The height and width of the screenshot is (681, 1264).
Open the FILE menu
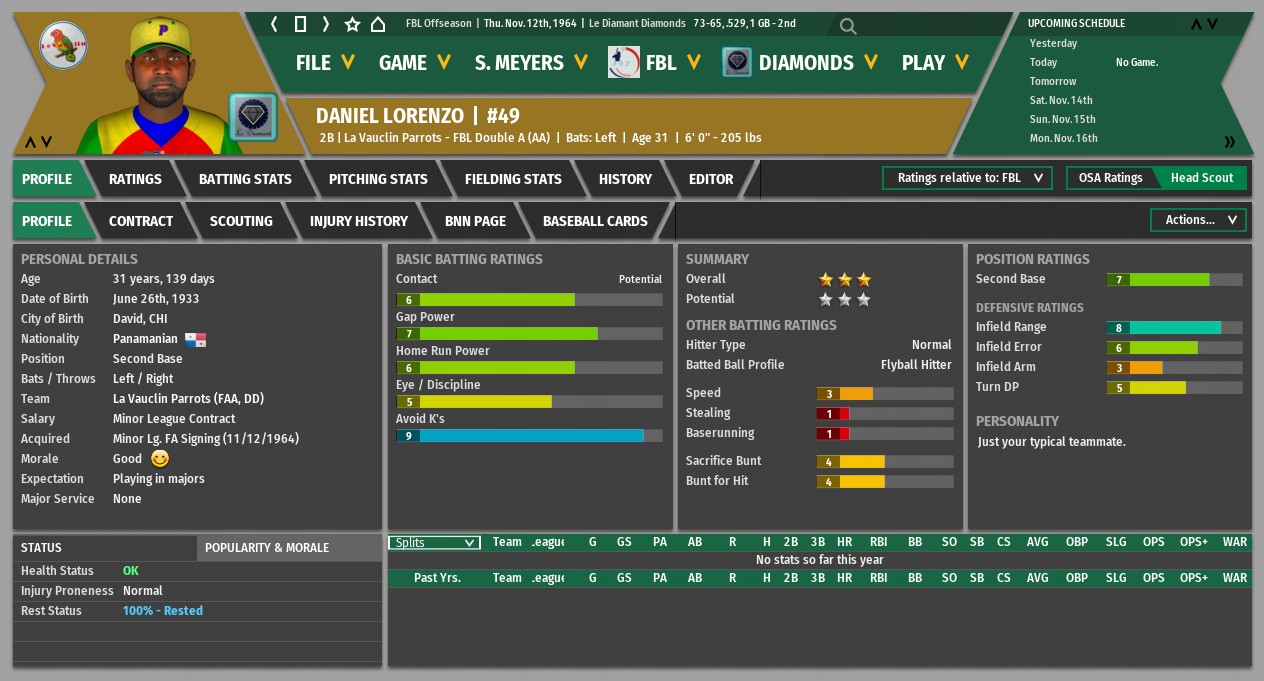(x=324, y=63)
